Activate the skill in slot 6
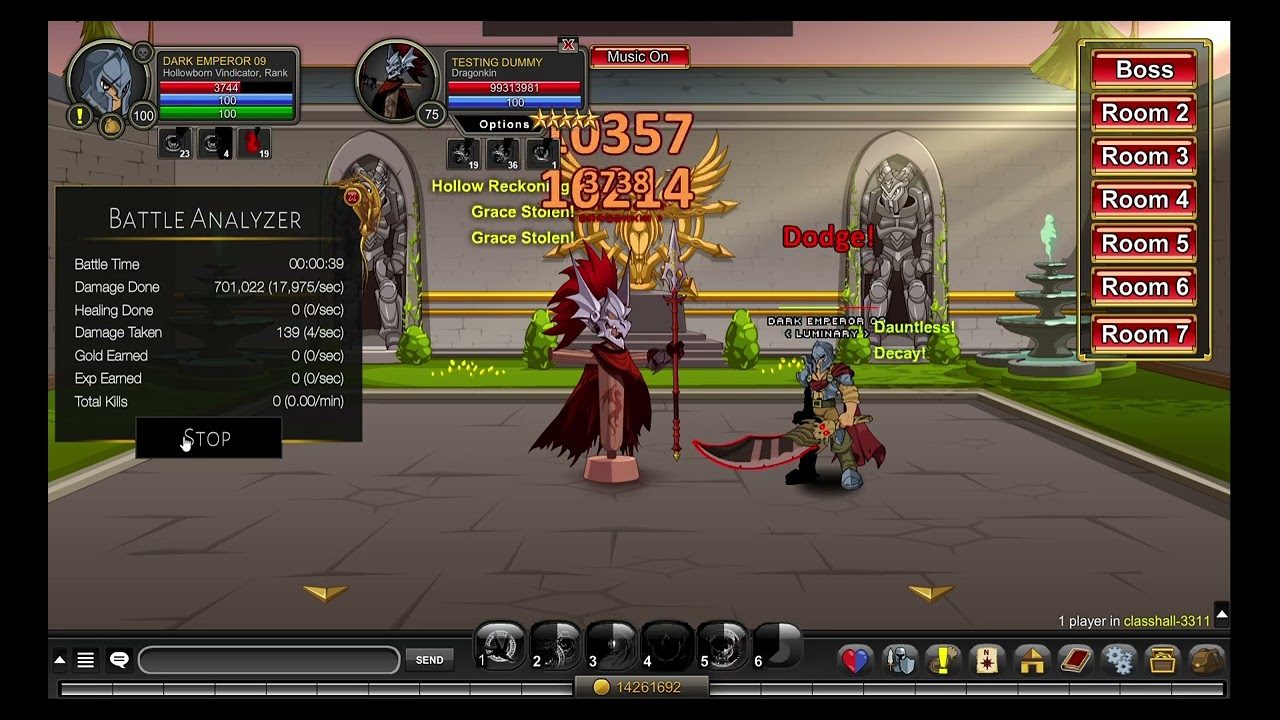The height and width of the screenshot is (720, 1280). pyautogui.click(x=775, y=647)
